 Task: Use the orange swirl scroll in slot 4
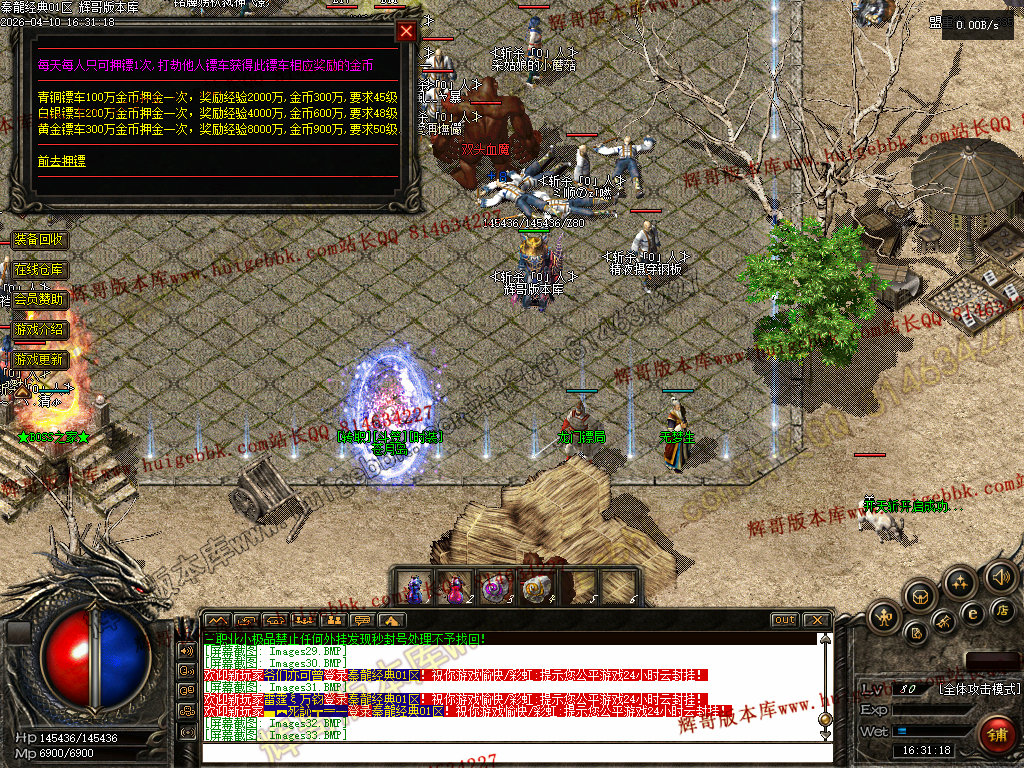(535, 586)
